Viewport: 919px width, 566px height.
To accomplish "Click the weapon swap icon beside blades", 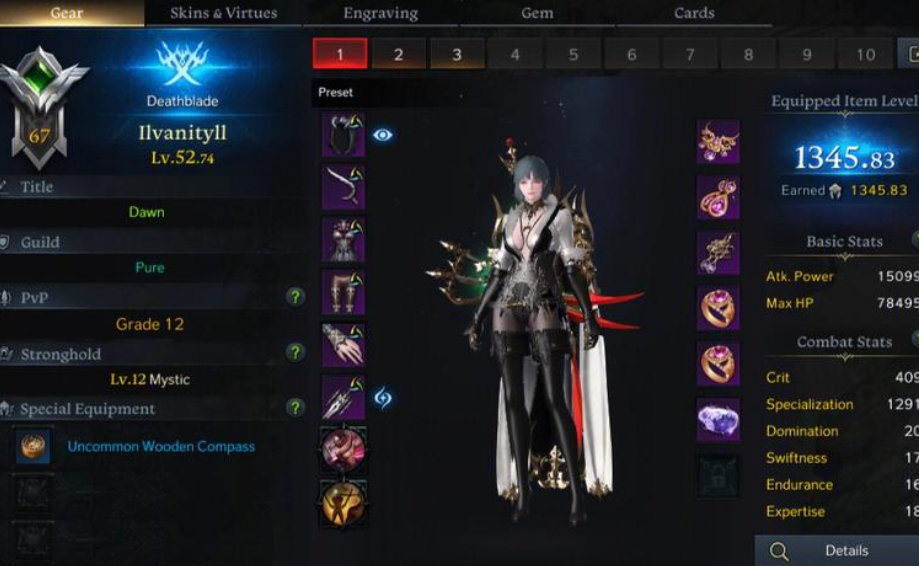I will (383, 398).
